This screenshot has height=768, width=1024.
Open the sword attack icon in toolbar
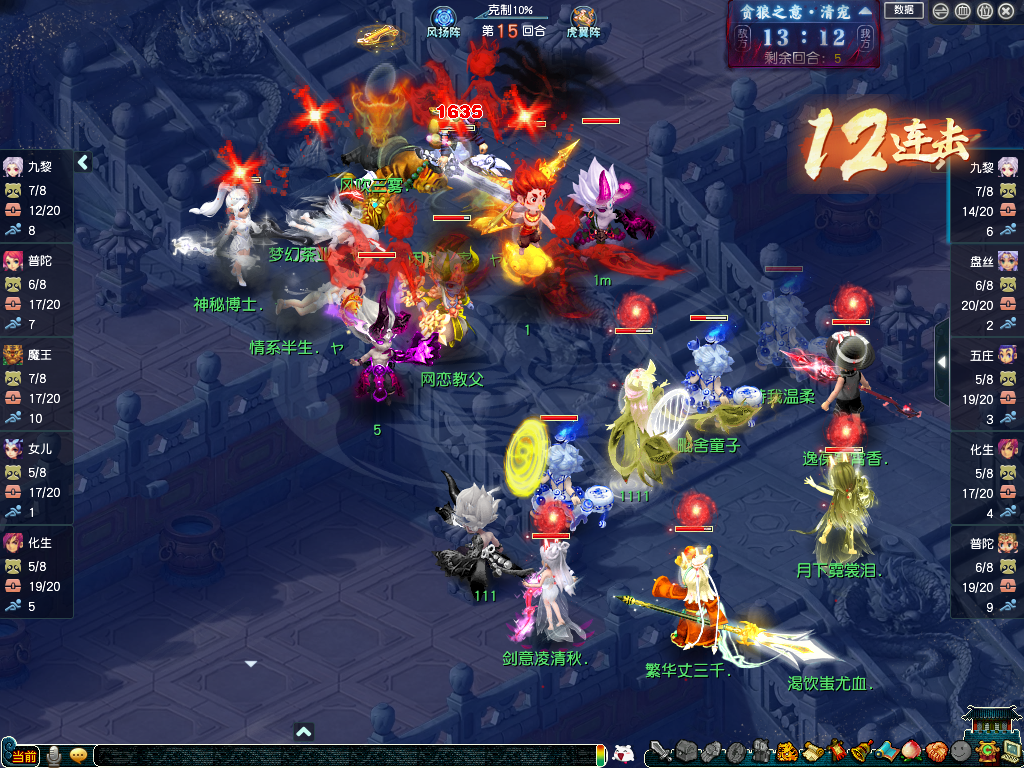tap(660, 752)
